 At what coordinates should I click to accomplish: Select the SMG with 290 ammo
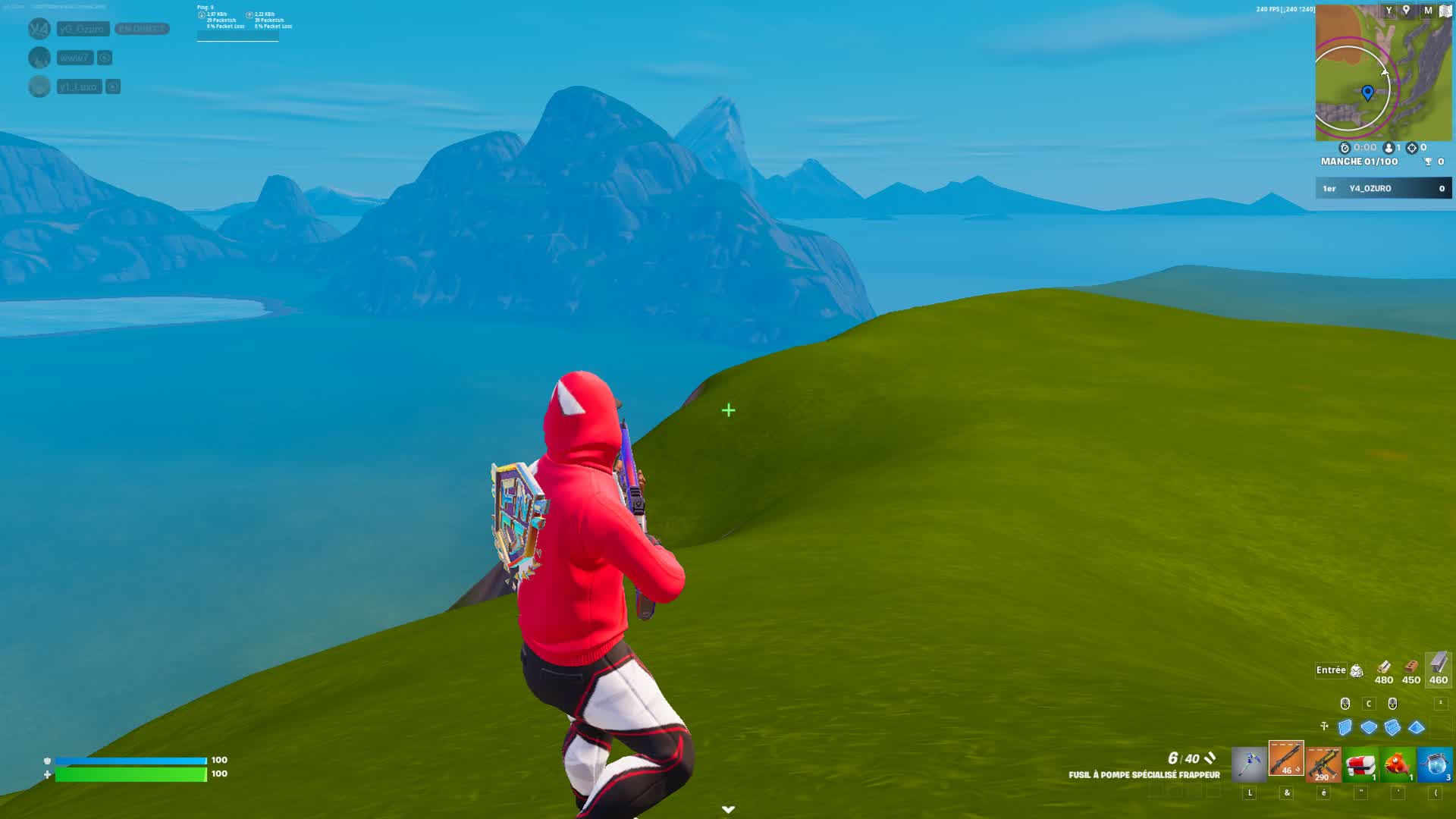[x=1323, y=764]
